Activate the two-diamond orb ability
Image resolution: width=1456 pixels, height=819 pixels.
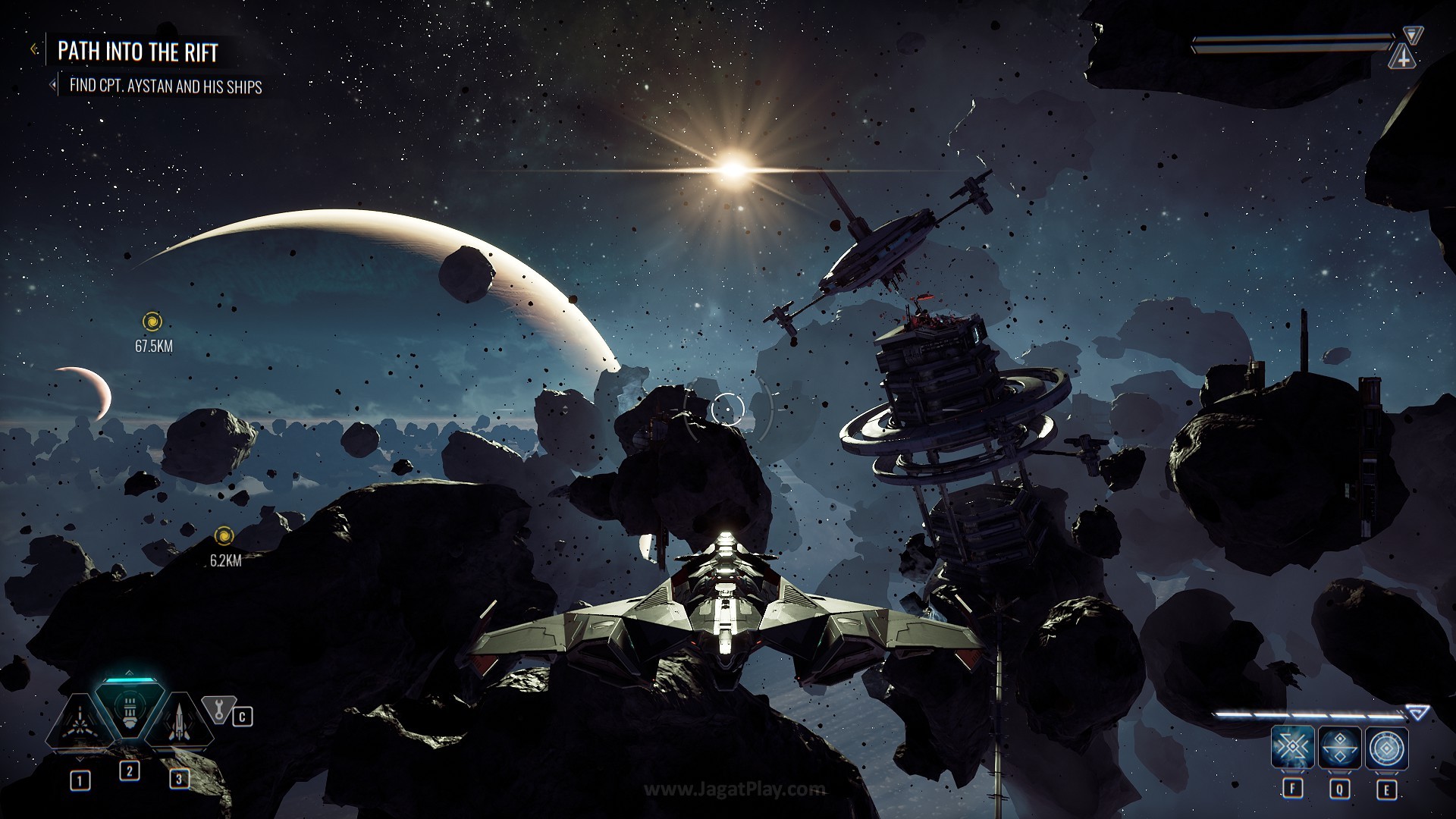click(1340, 749)
